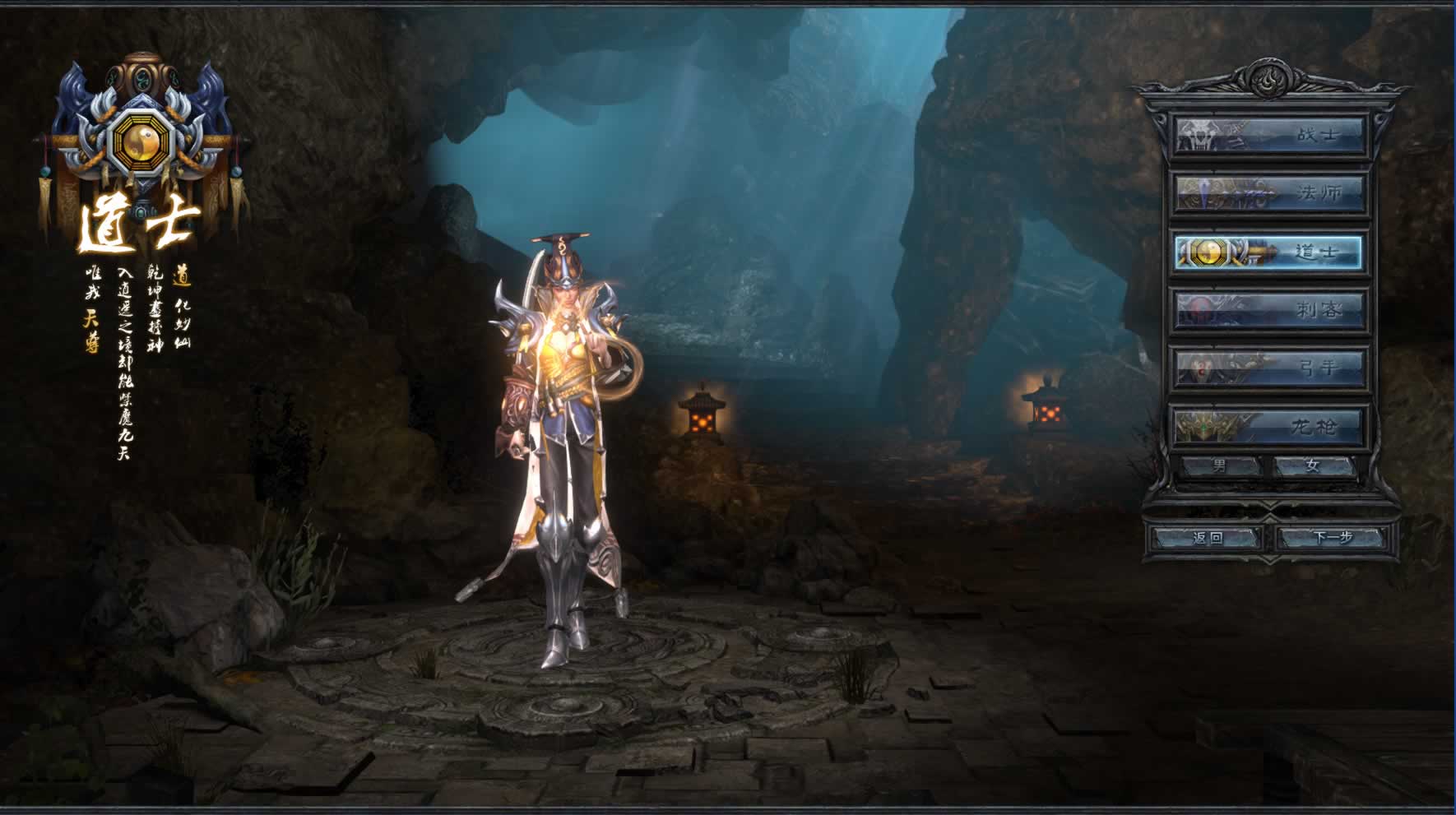Image resolution: width=1456 pixels, height=815 pixels.
Task: Choose the 法师 mage class
Action: pyautogui.click(x=1268, y=193)
